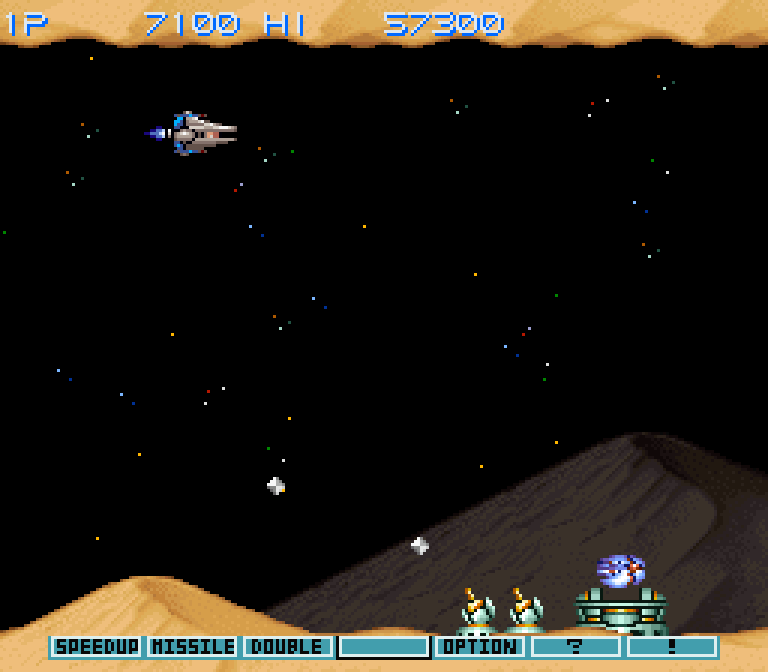
Task: Activate the DOUBLE power-up slot
Action: click(x=288, y=647)
